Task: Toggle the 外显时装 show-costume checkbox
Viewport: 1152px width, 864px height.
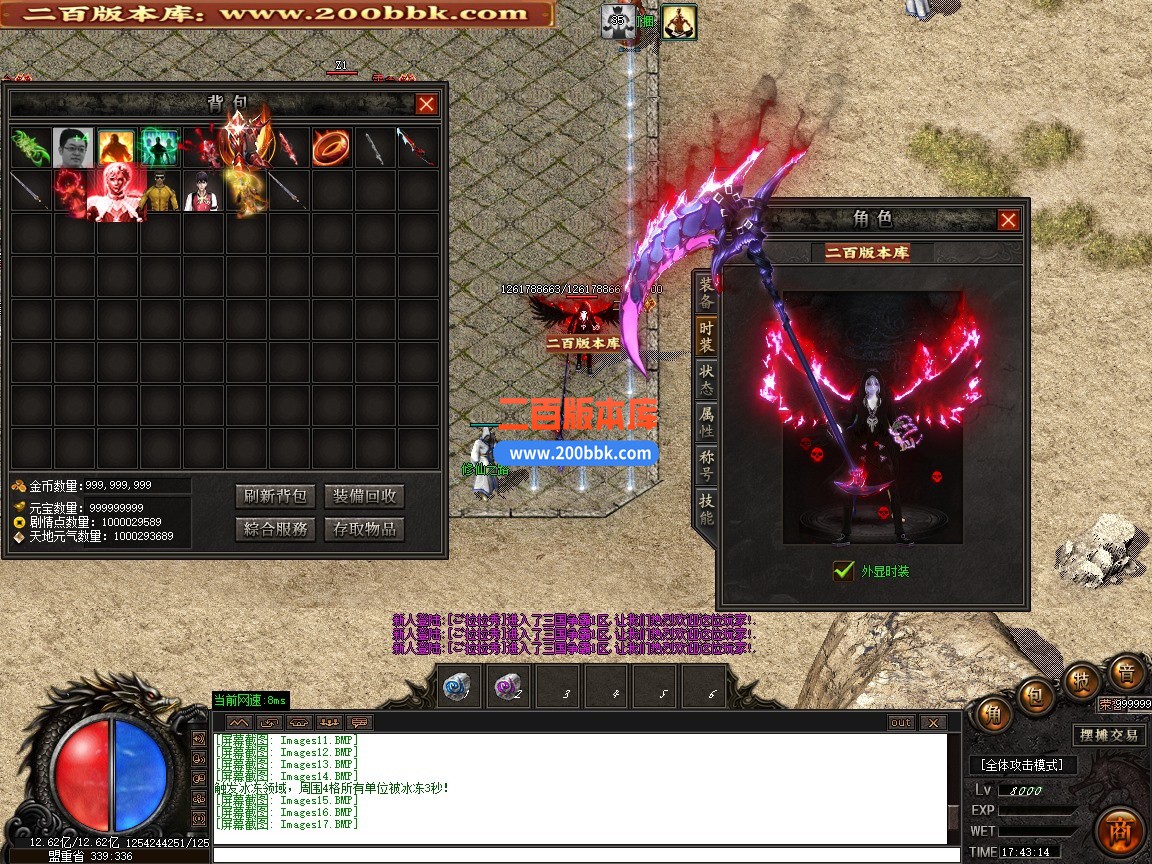Action: click(x=843, y=571)
